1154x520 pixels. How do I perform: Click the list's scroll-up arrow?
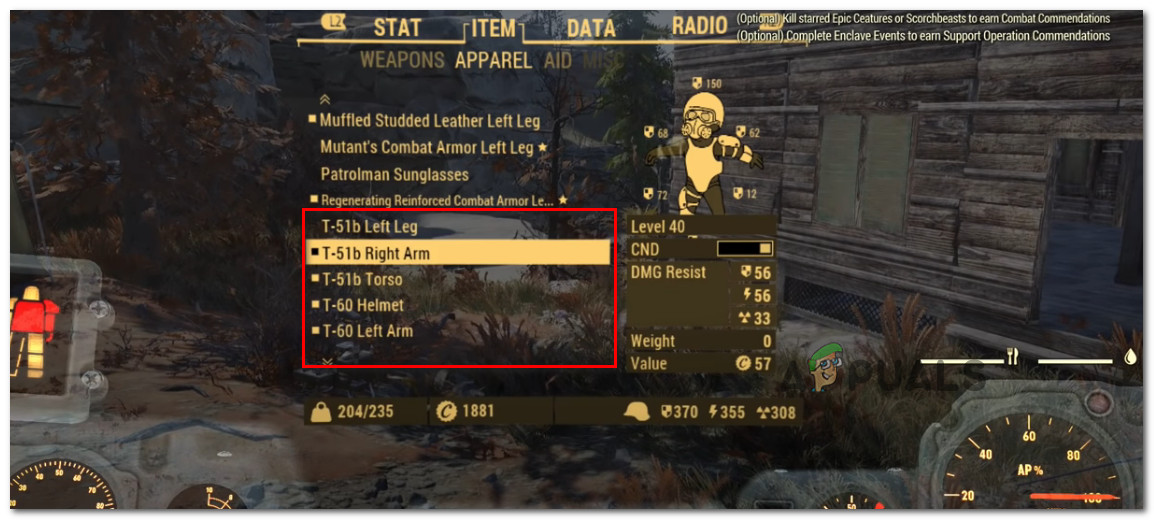[324, 100]
